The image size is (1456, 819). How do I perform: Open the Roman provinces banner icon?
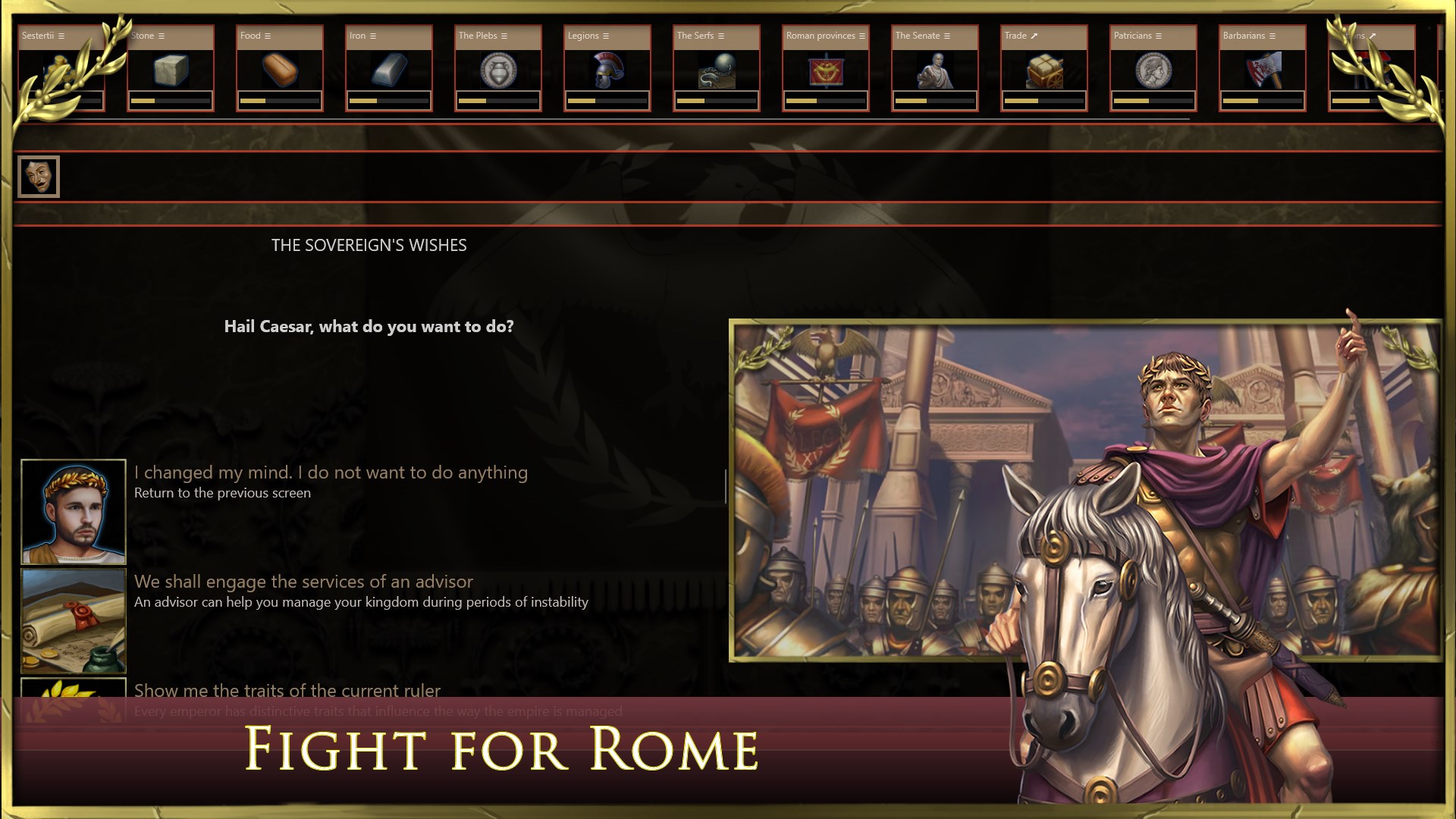tap(825, 70)
